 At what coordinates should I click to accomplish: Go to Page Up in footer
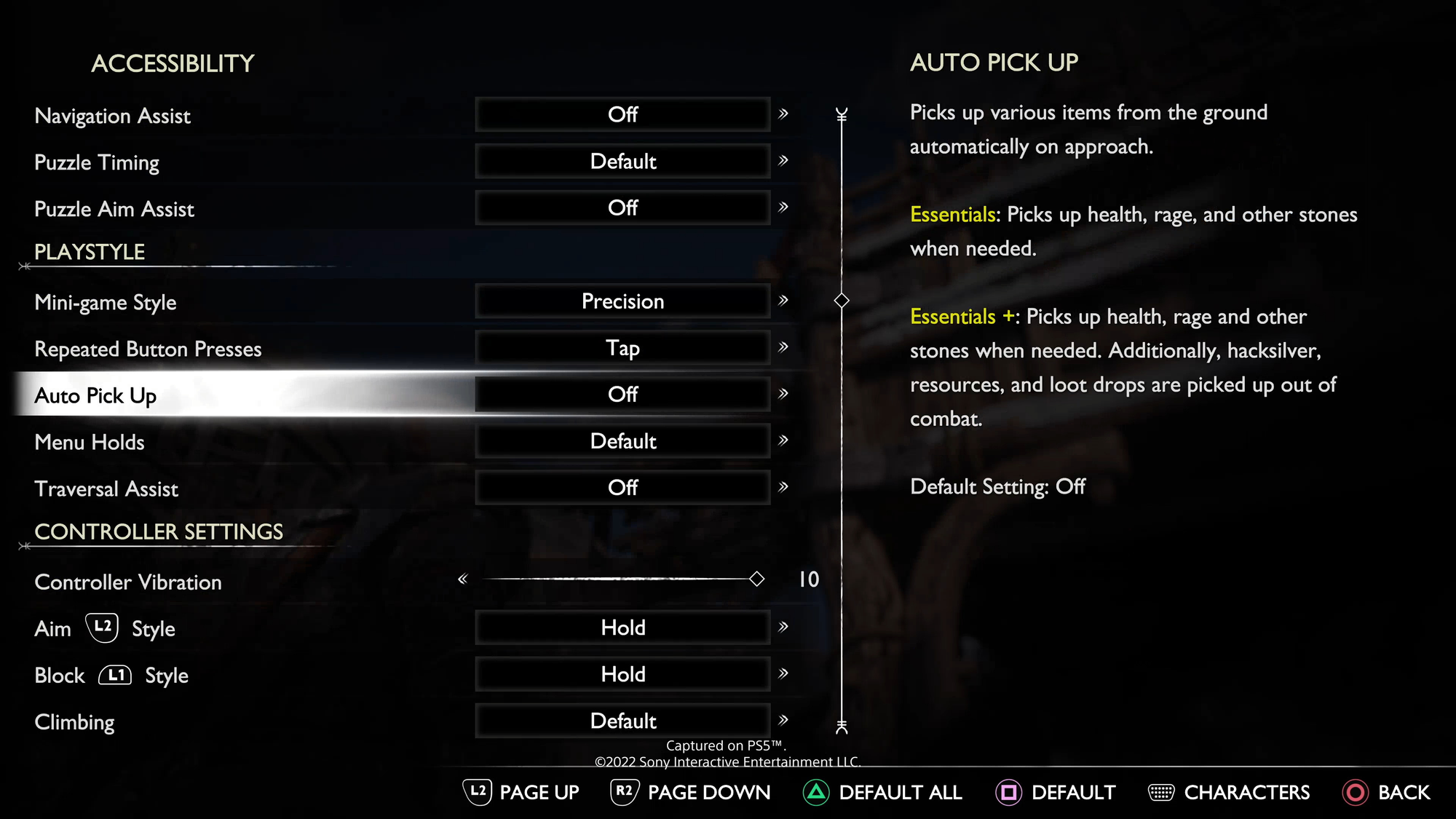521,792
